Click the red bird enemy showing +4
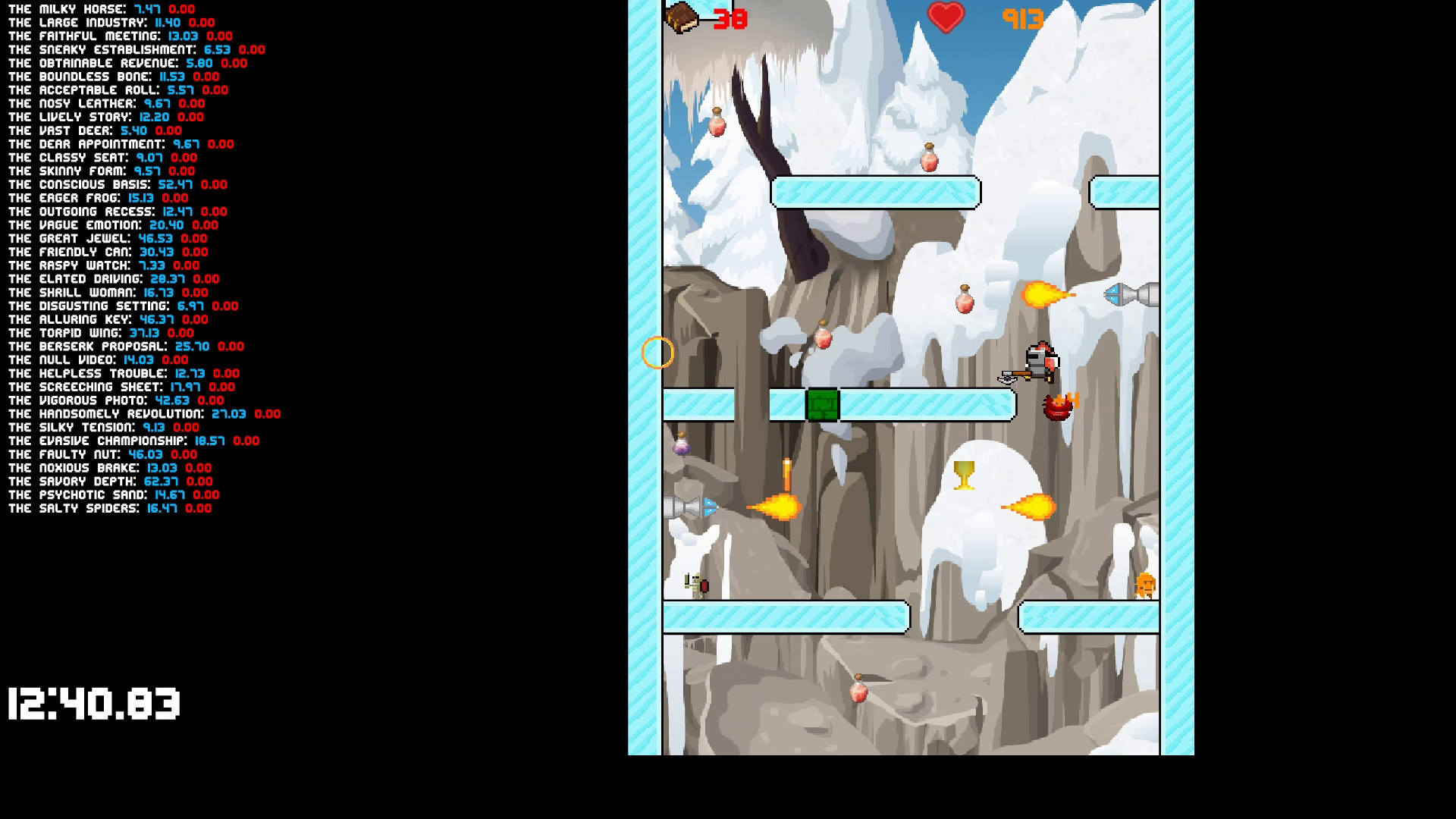Screen dimensions: 1456x819 pos(1056,407)
